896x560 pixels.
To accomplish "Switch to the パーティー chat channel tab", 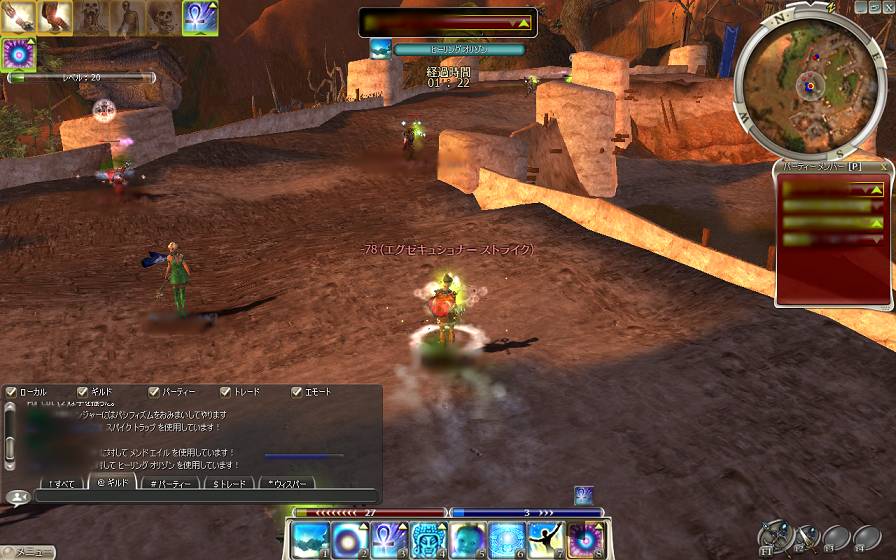I will click(171, 483).
